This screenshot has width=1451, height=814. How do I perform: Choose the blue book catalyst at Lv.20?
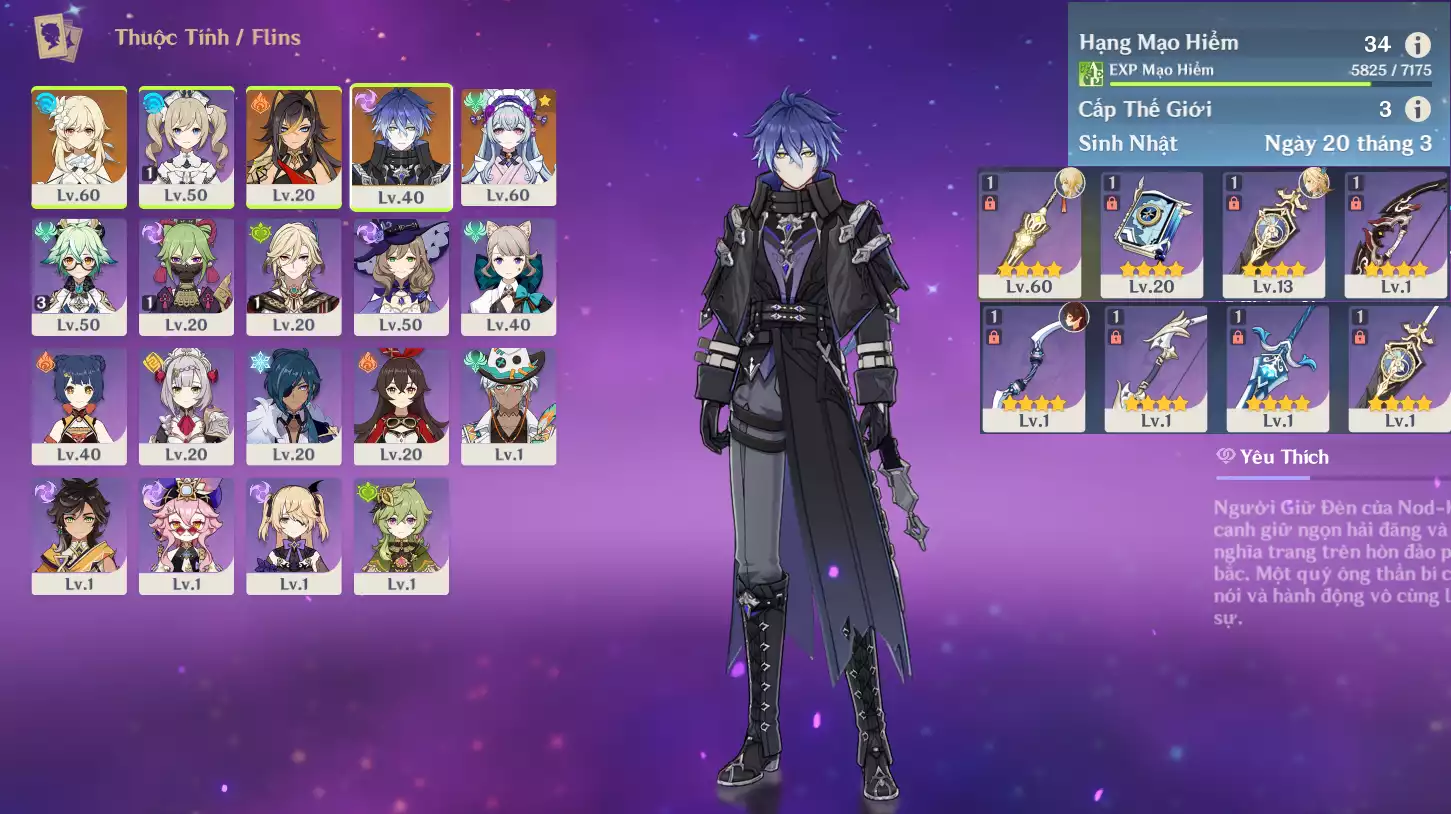(x=1151, y=234)
